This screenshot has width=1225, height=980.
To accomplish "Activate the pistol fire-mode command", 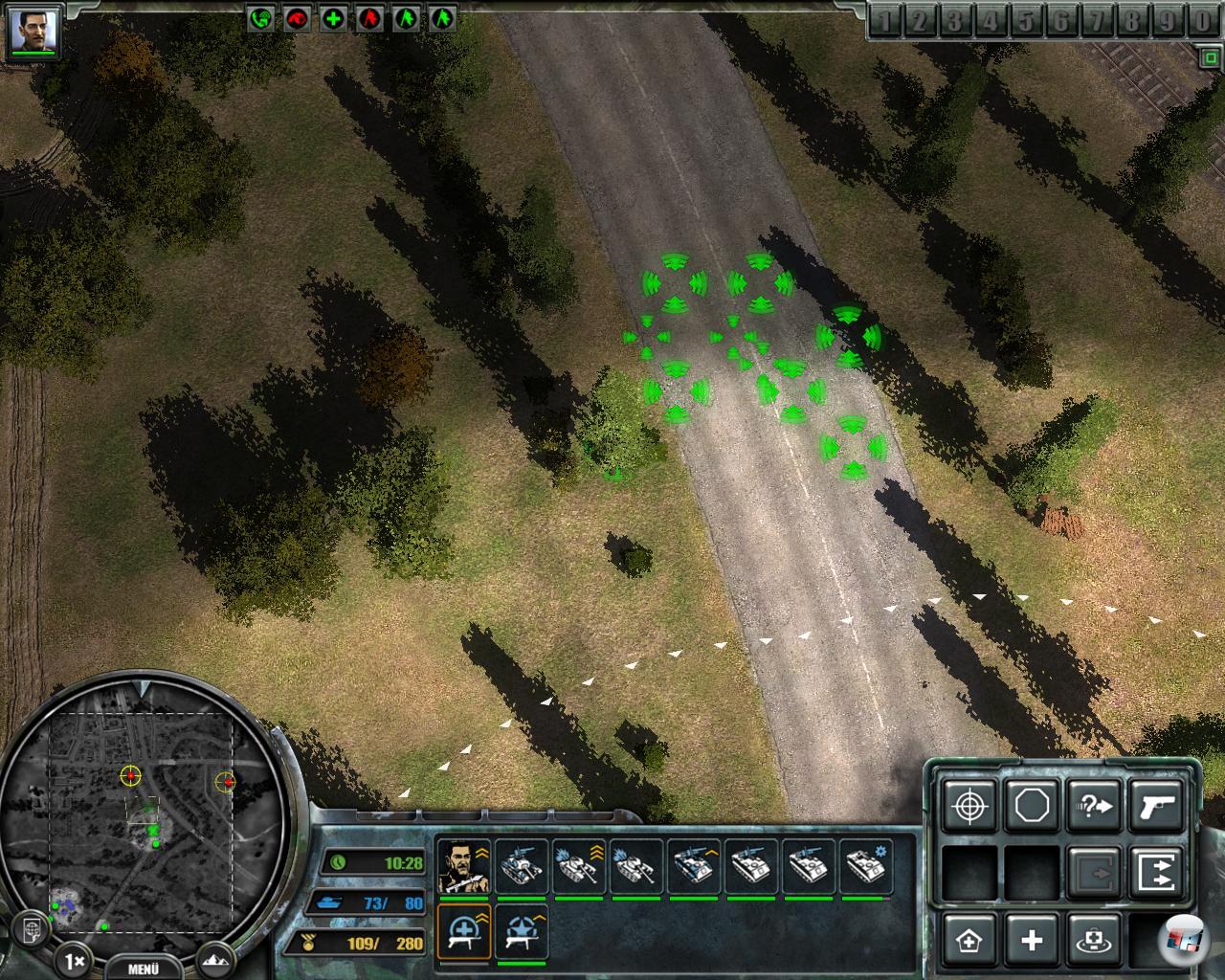I will (x=1156, y=806).
